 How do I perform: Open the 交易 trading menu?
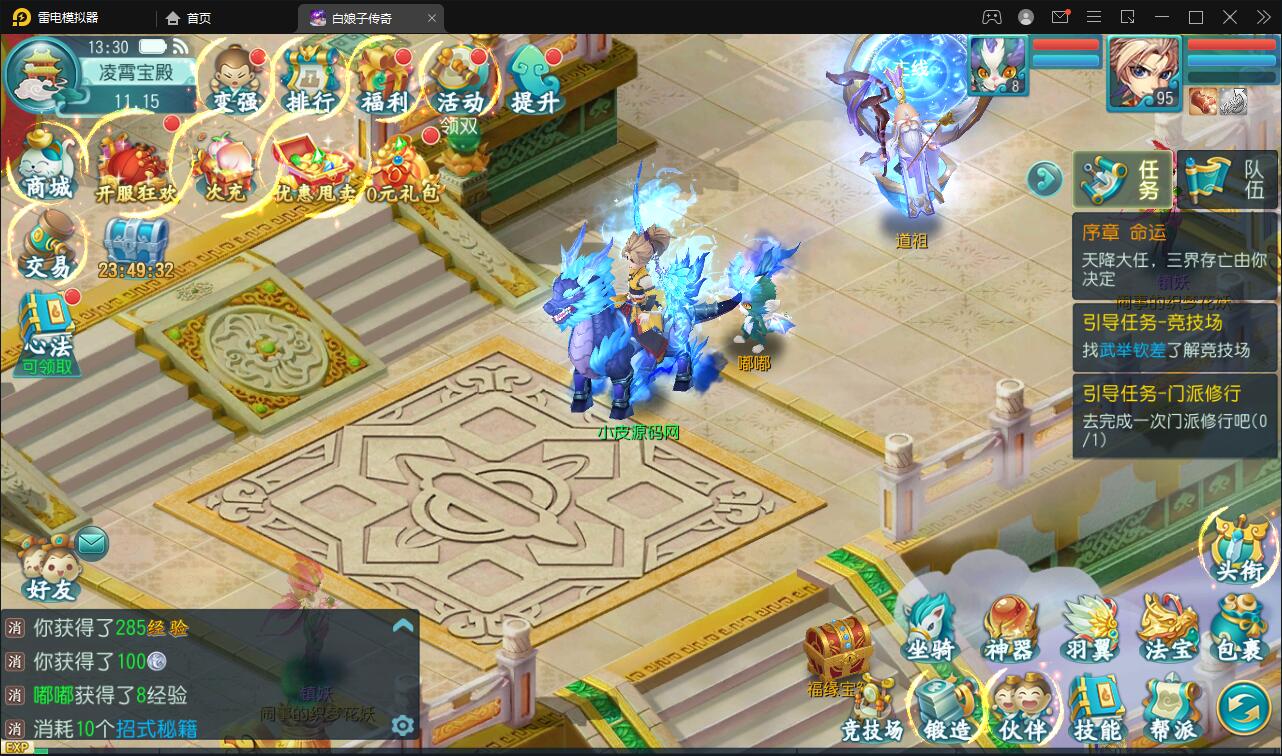point(47,245)
